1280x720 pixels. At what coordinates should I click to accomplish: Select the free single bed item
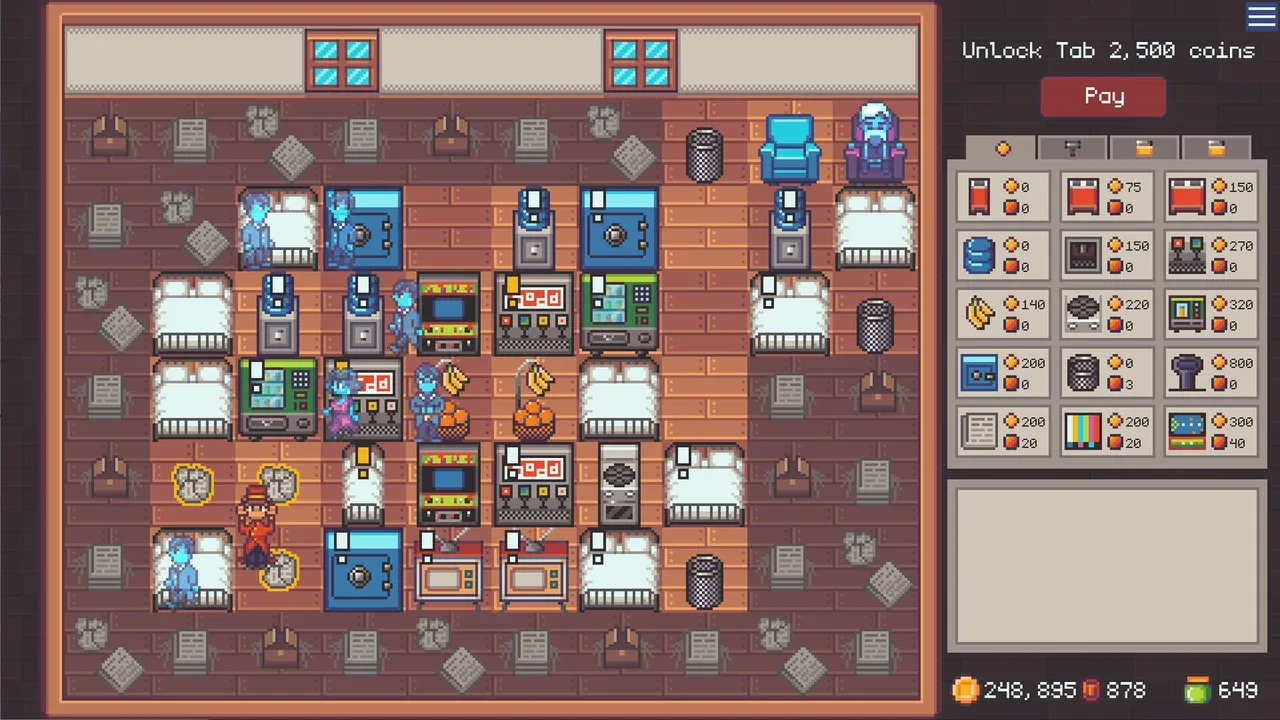click(1000, 197)
